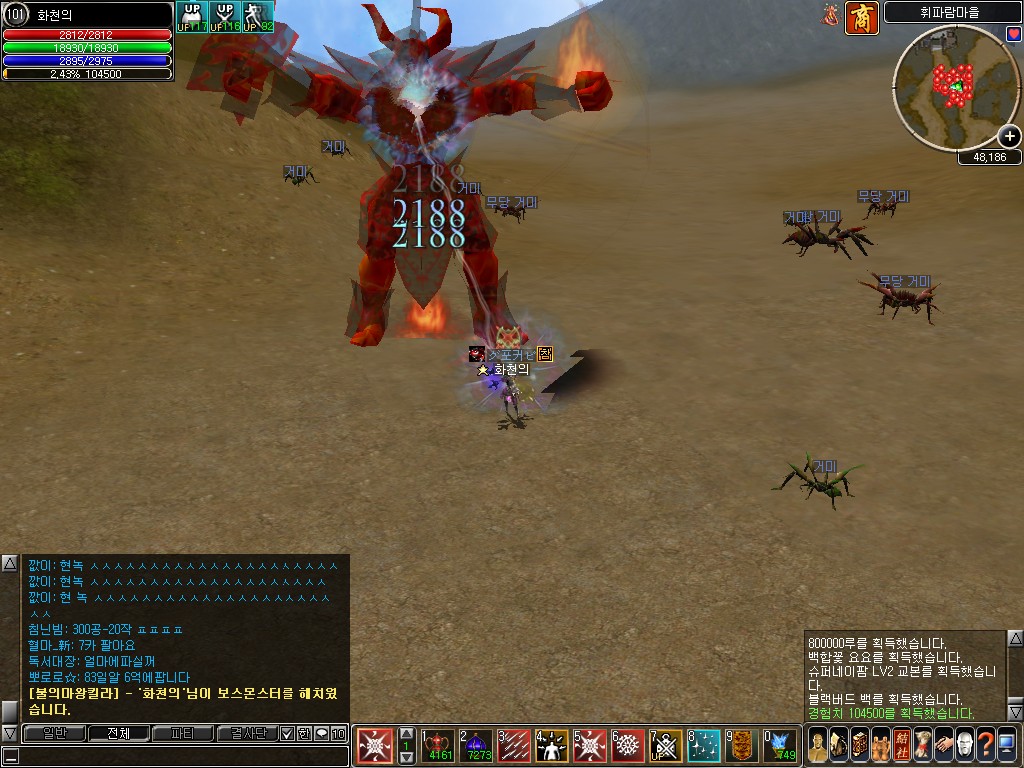Open the 파티 chat tab
1024x768 pixels.
(183, 733)
